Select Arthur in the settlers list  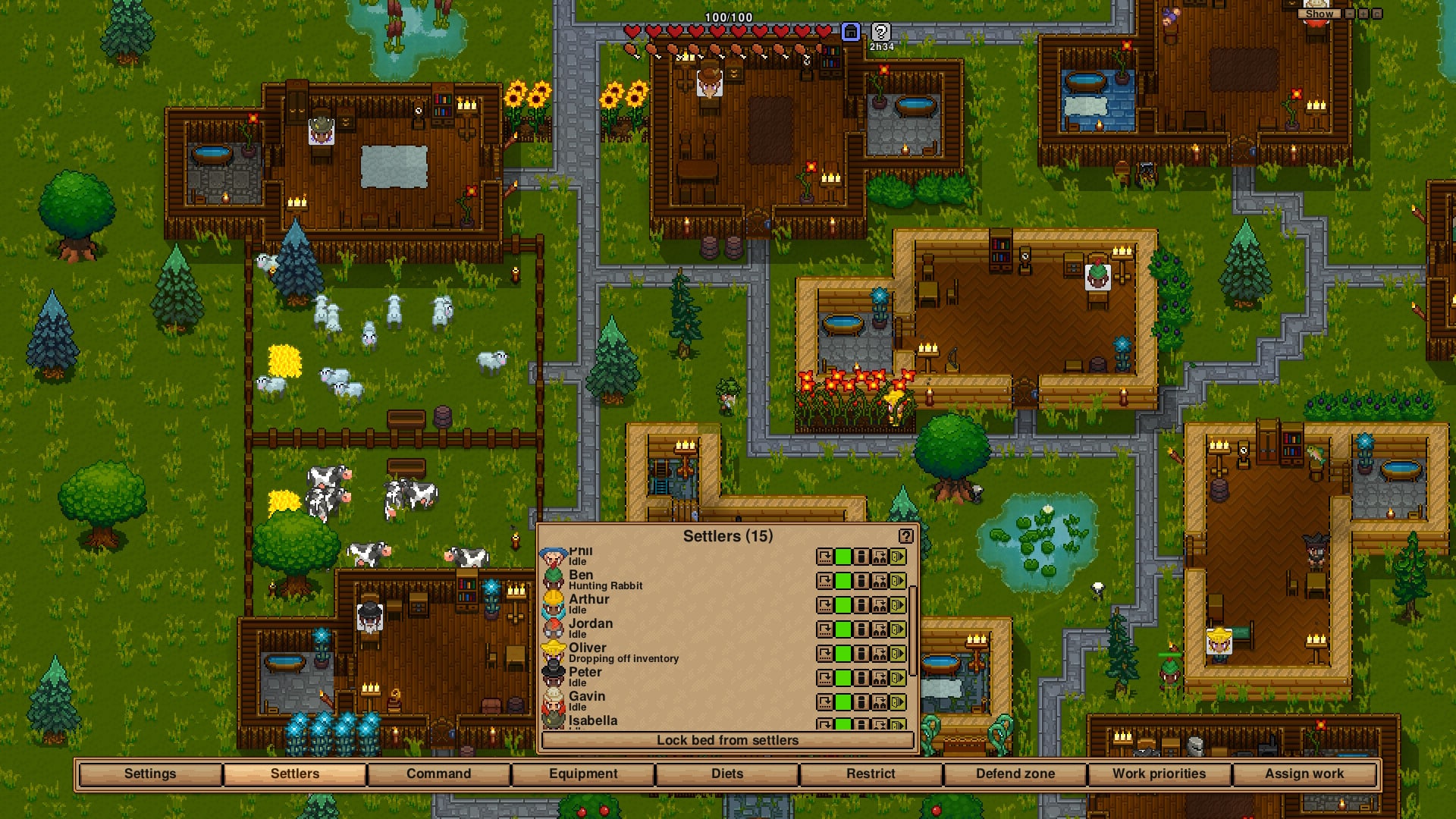589,600
